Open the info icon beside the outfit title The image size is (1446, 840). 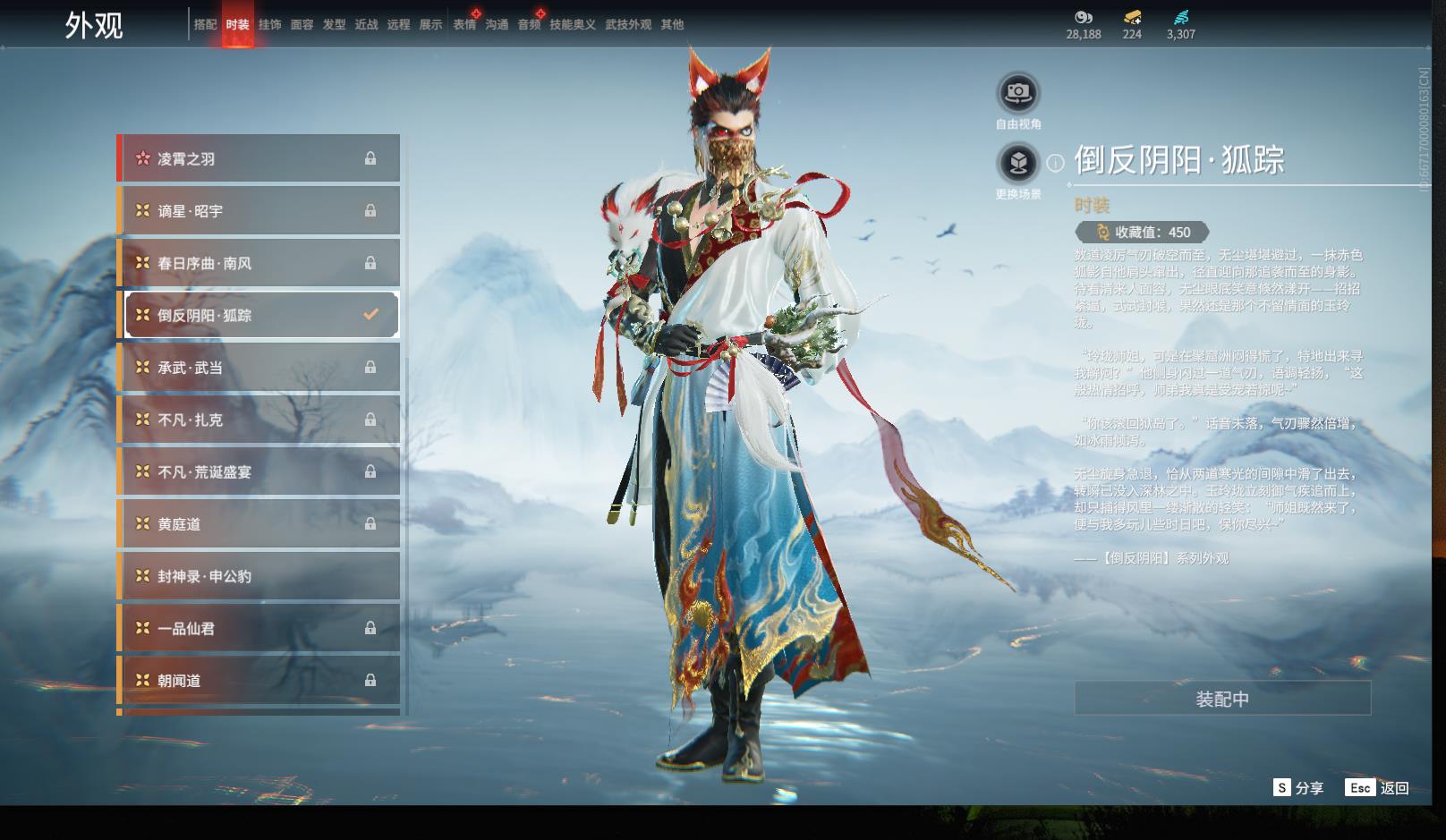pyautogui.click(x=1056, y=163)
